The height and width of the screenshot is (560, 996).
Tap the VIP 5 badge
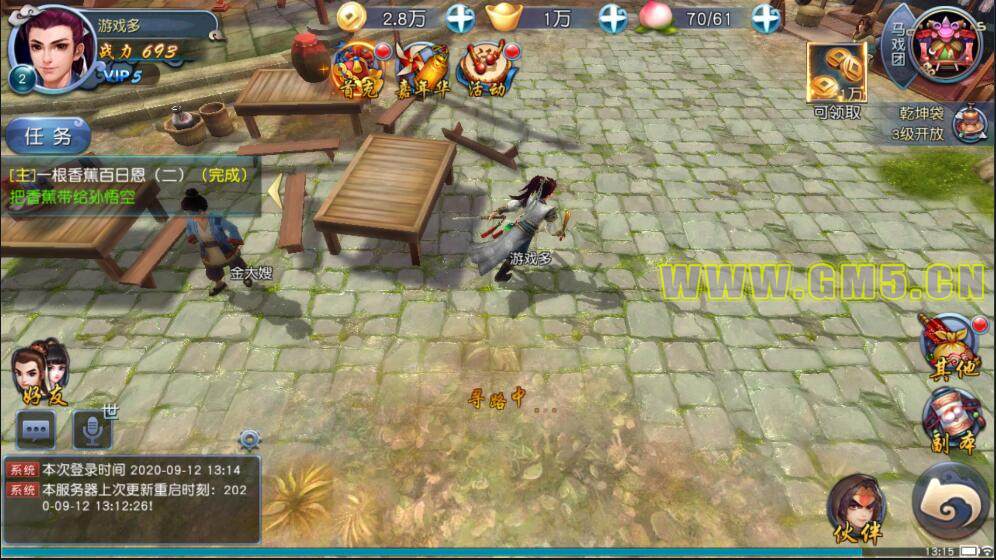[x=121, y=74]
